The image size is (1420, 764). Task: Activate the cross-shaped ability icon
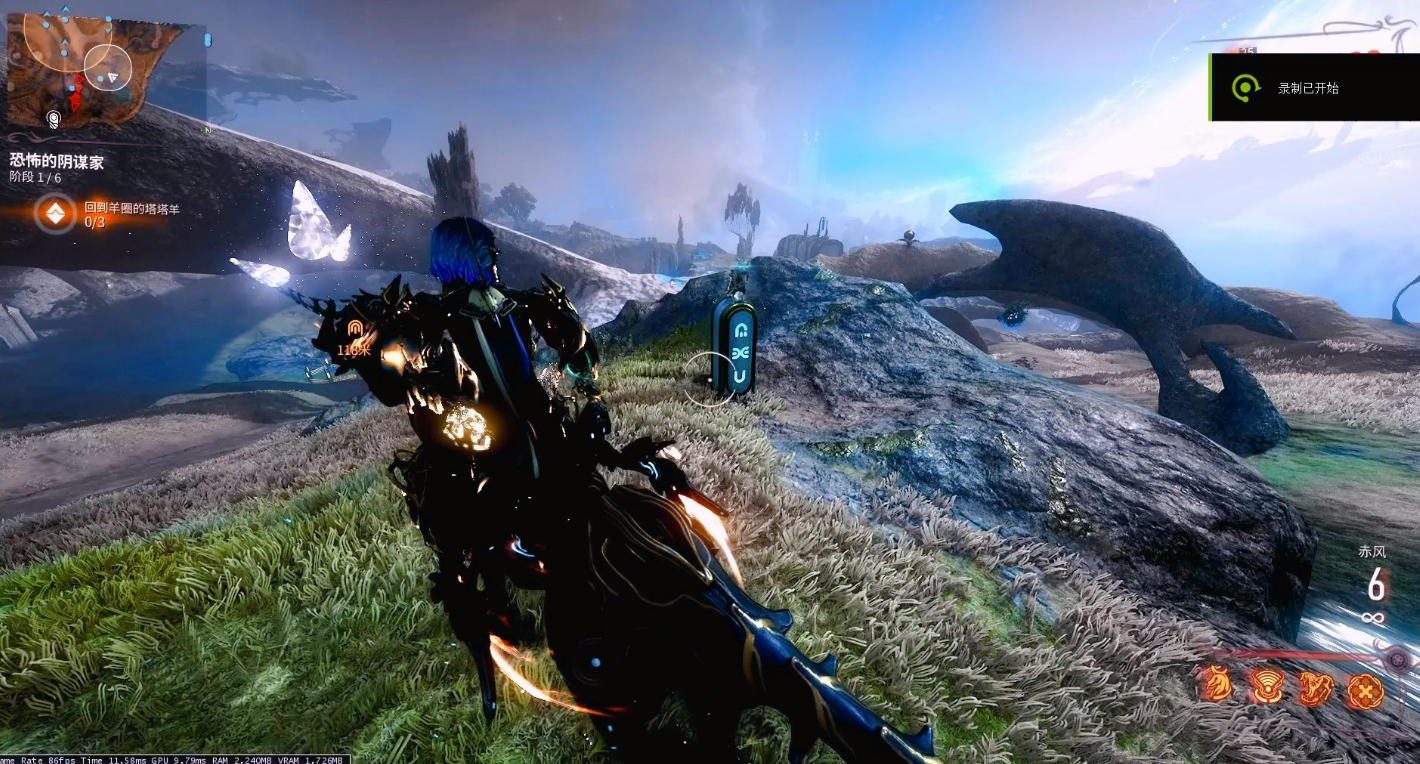tap(1364, 689)
